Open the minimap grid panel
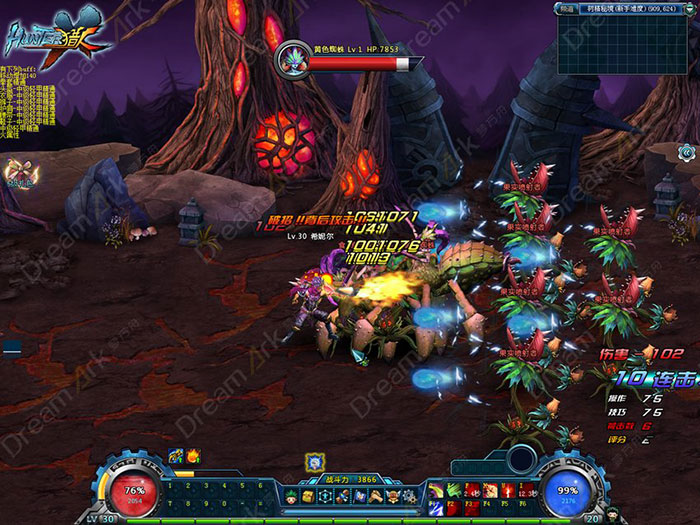This screenshot has width=700, height=525. 627,42
